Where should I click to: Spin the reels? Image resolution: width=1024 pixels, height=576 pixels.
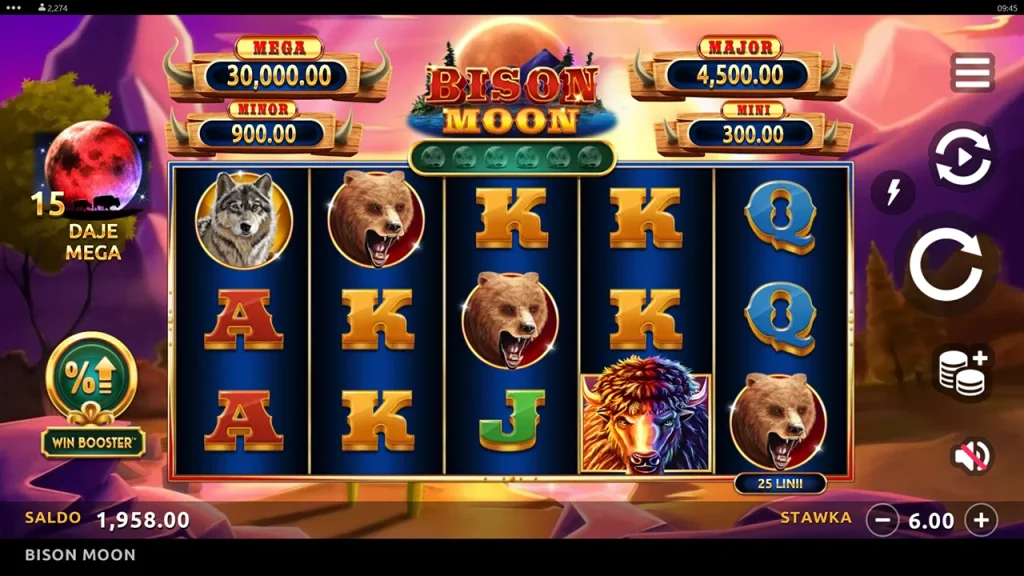pos(945,265)
